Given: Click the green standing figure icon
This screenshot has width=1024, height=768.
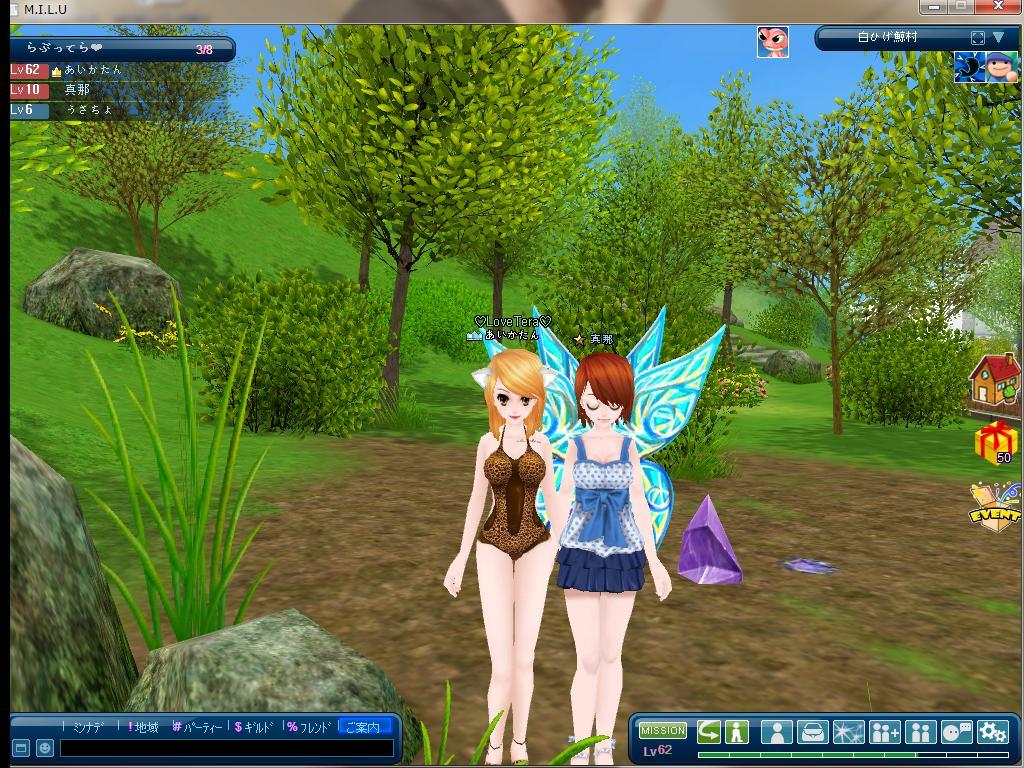Looking at the screenshot, I should pos(737,732).
